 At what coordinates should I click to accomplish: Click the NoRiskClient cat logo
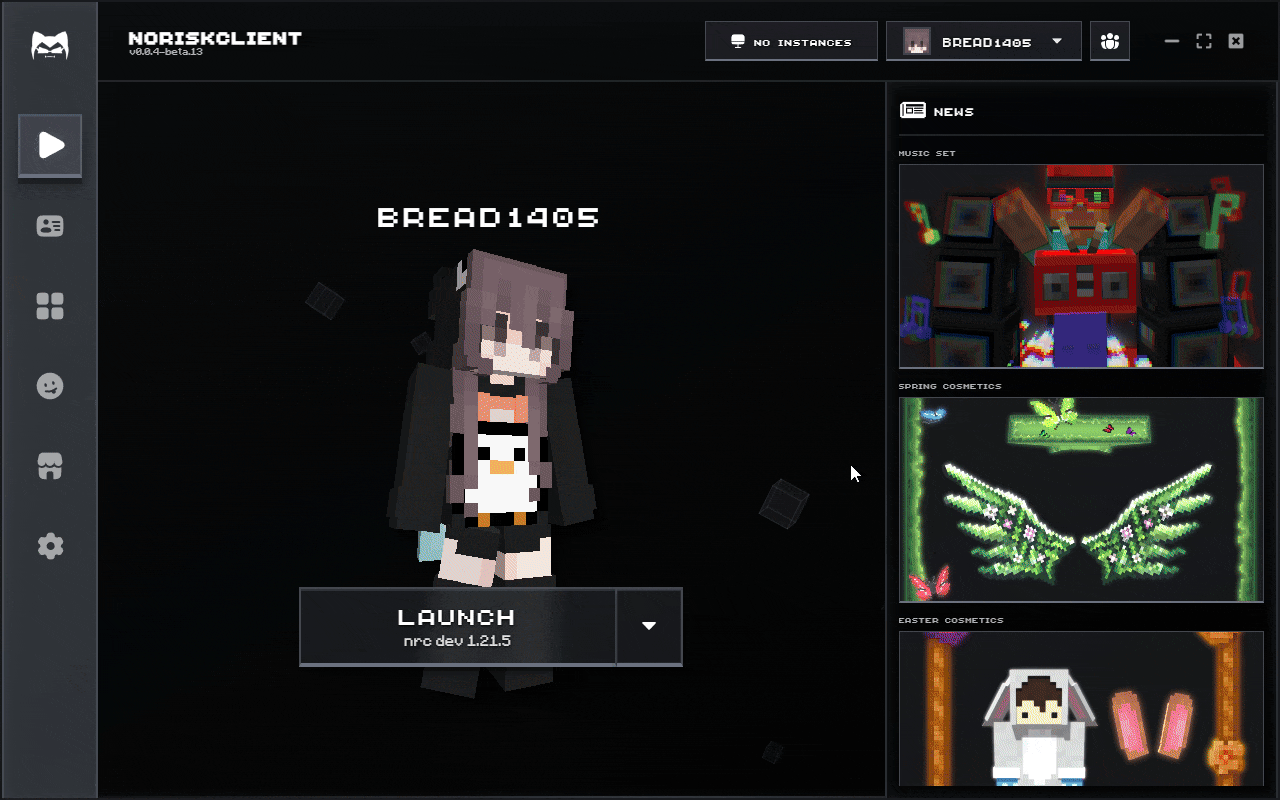[49, 45]
